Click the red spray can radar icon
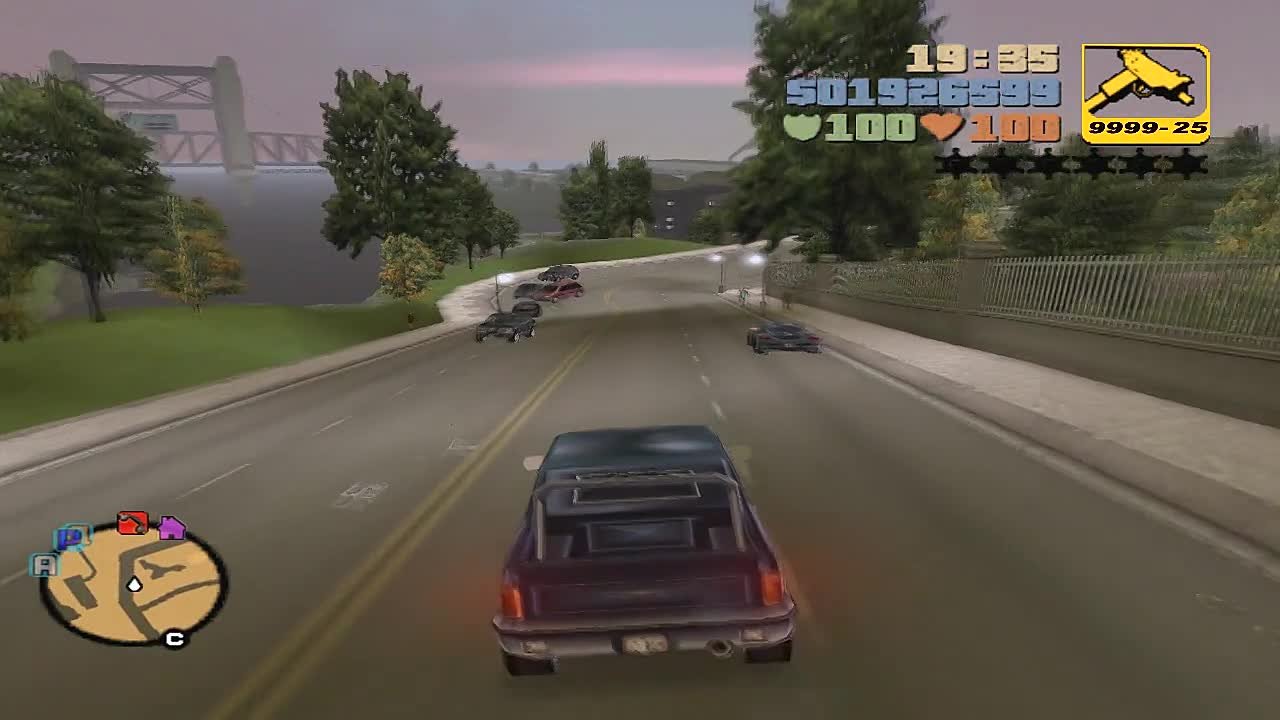Image resolution: width=1280 pixels, height=720 pixels. tap(132, 523)
